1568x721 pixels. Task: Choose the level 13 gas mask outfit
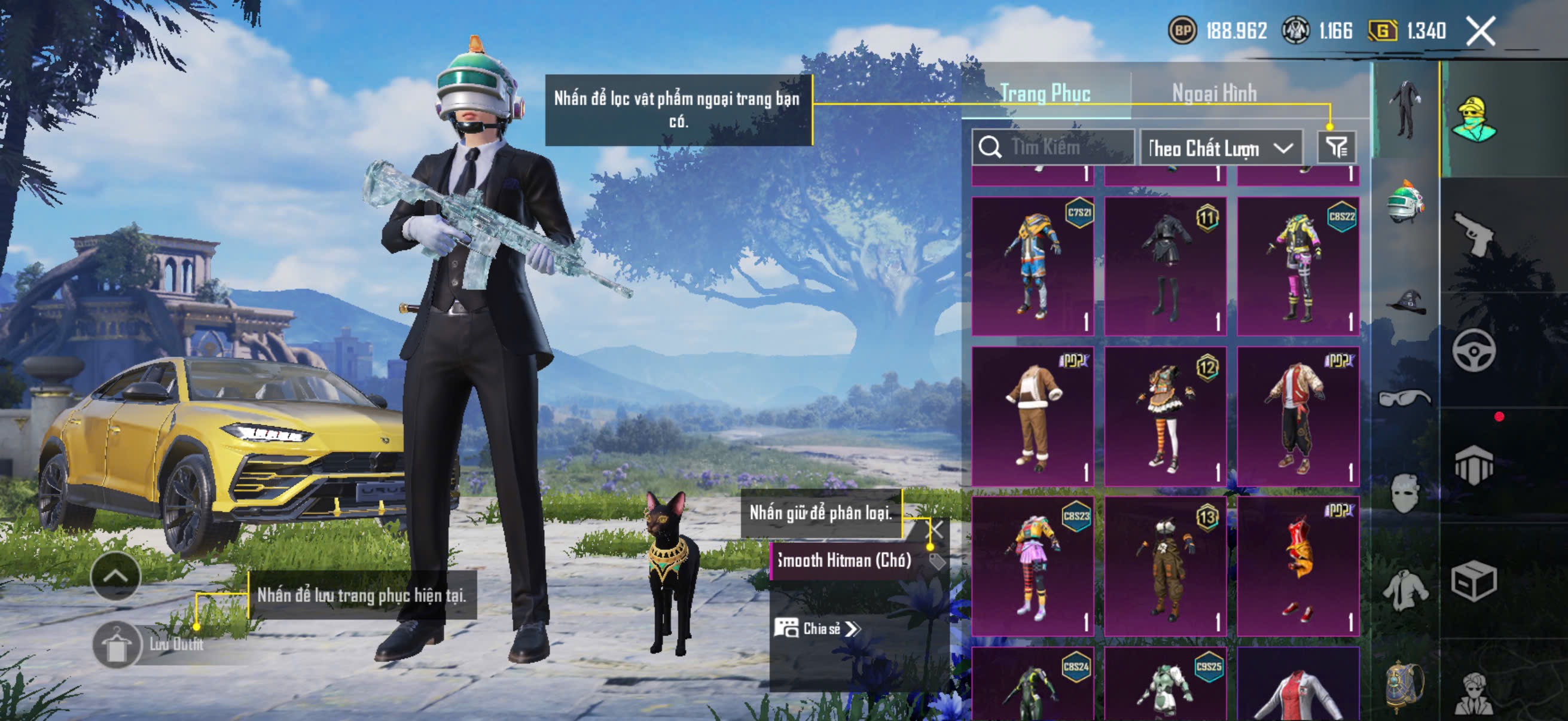coord(1165,566)
